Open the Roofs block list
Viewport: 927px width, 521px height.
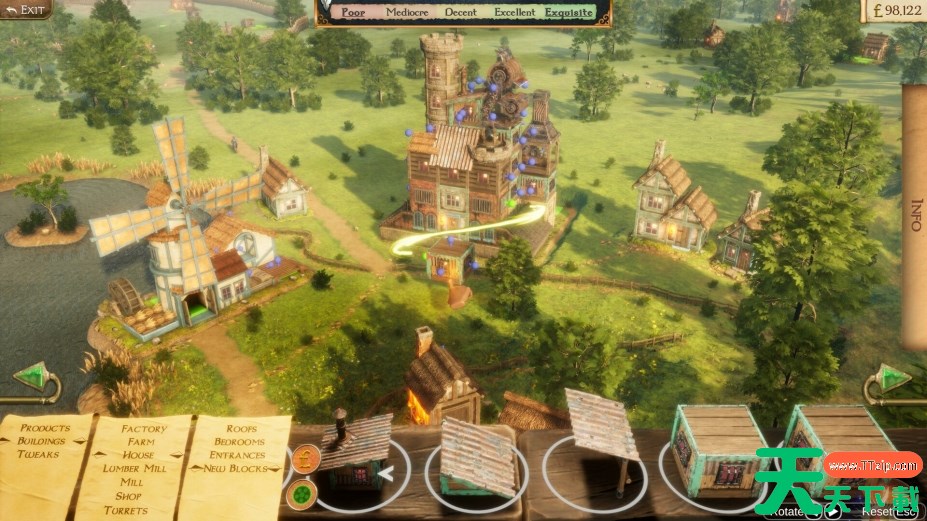point(241,428)
